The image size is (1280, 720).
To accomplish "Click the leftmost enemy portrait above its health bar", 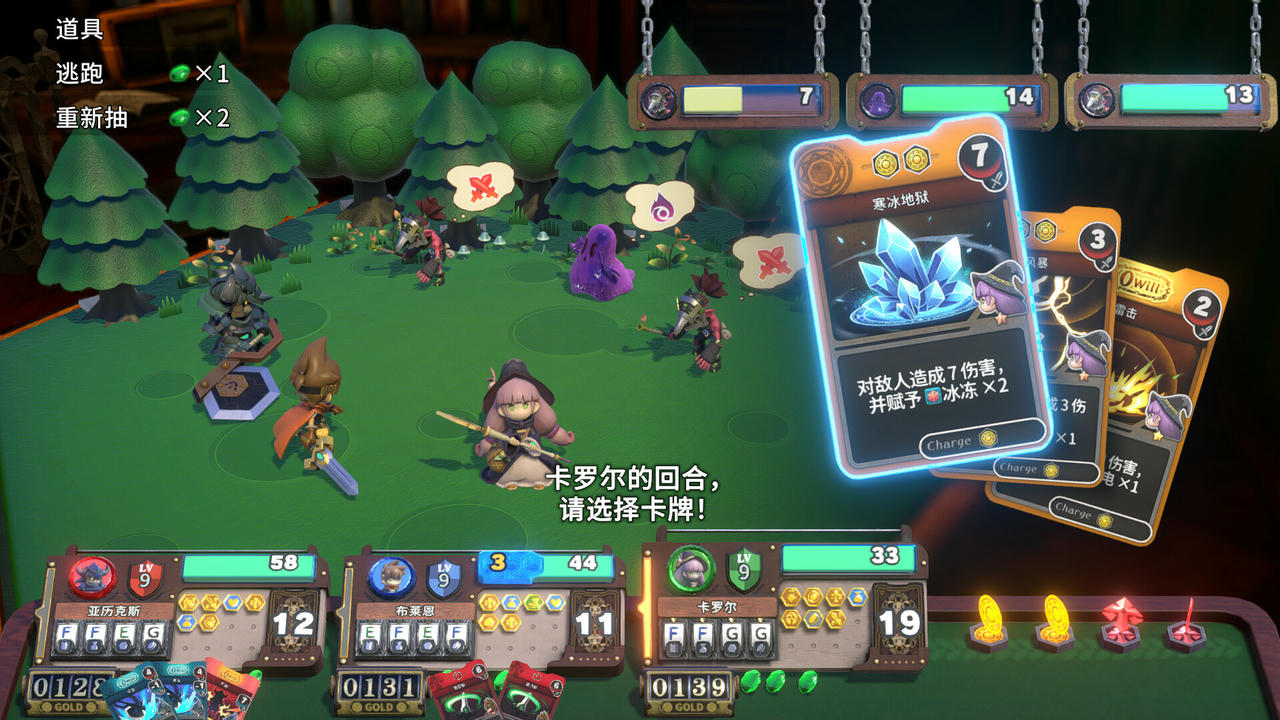I will (x=655, y=99).
